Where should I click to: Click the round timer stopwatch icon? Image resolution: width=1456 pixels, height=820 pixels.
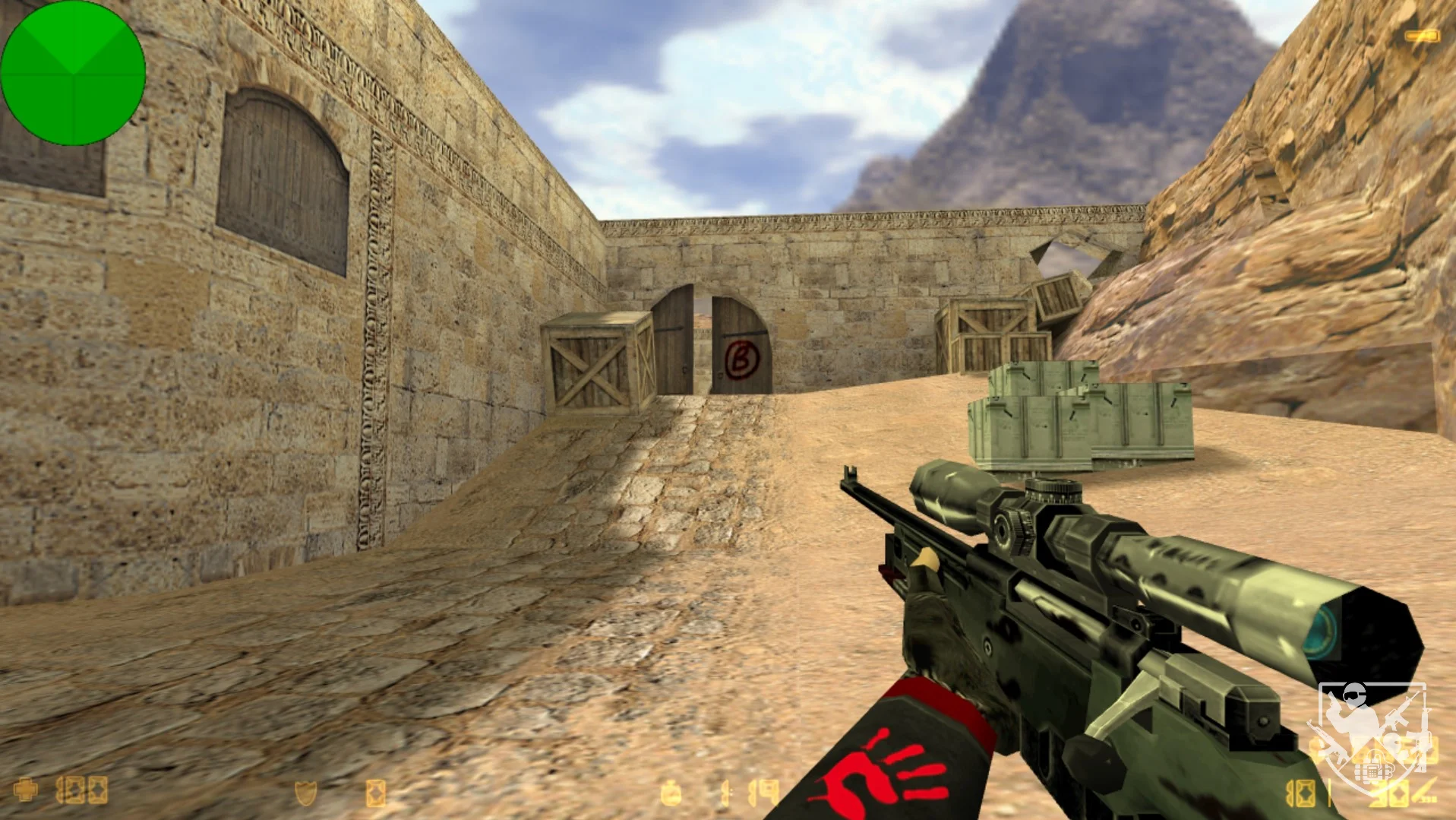tap(671, 793)
